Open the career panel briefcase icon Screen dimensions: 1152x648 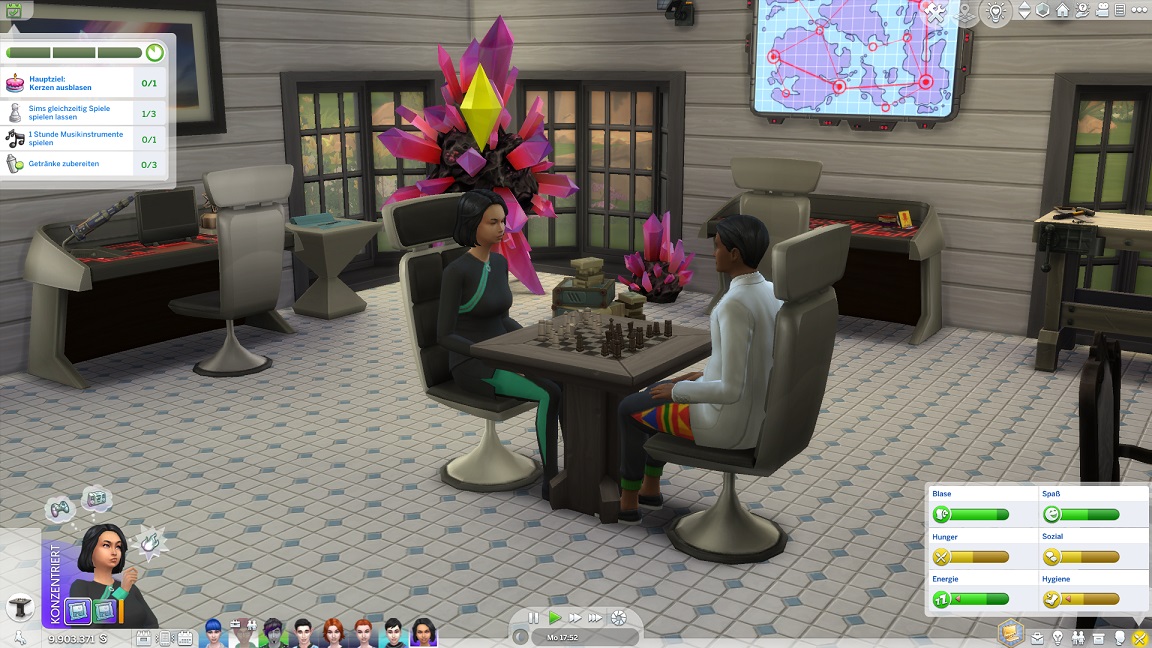[1036, 638]
